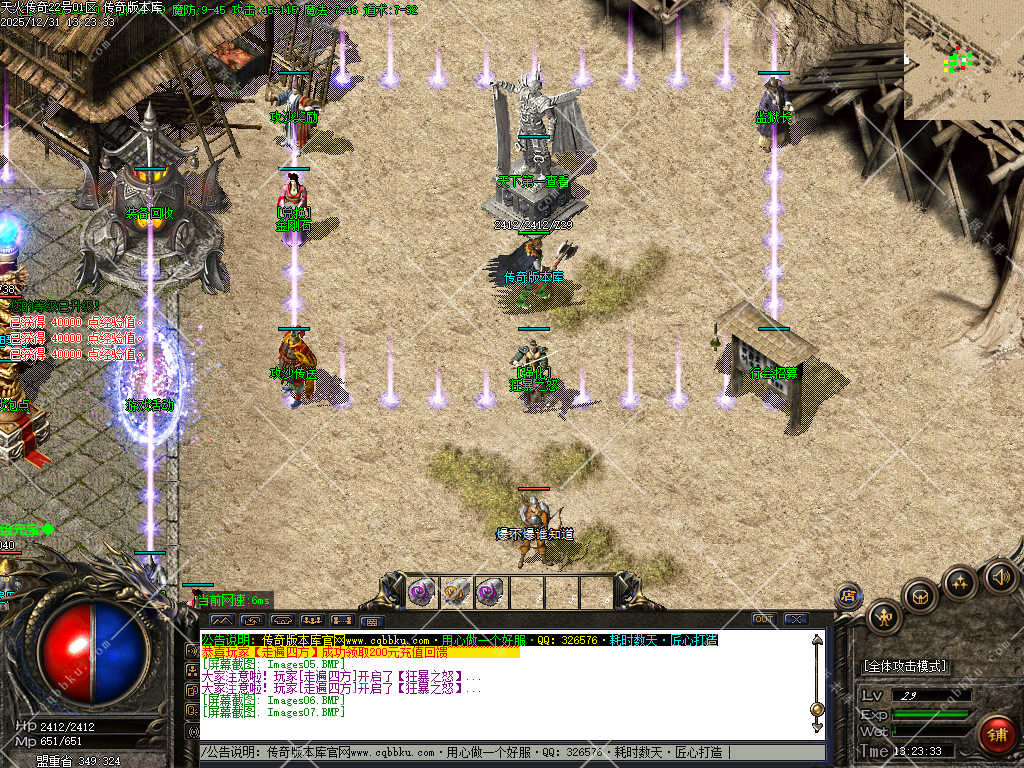Select the orange swirl scroll hotbar slot
Image resolution: width=1024 pixels, height=768 pixels.
455,592
